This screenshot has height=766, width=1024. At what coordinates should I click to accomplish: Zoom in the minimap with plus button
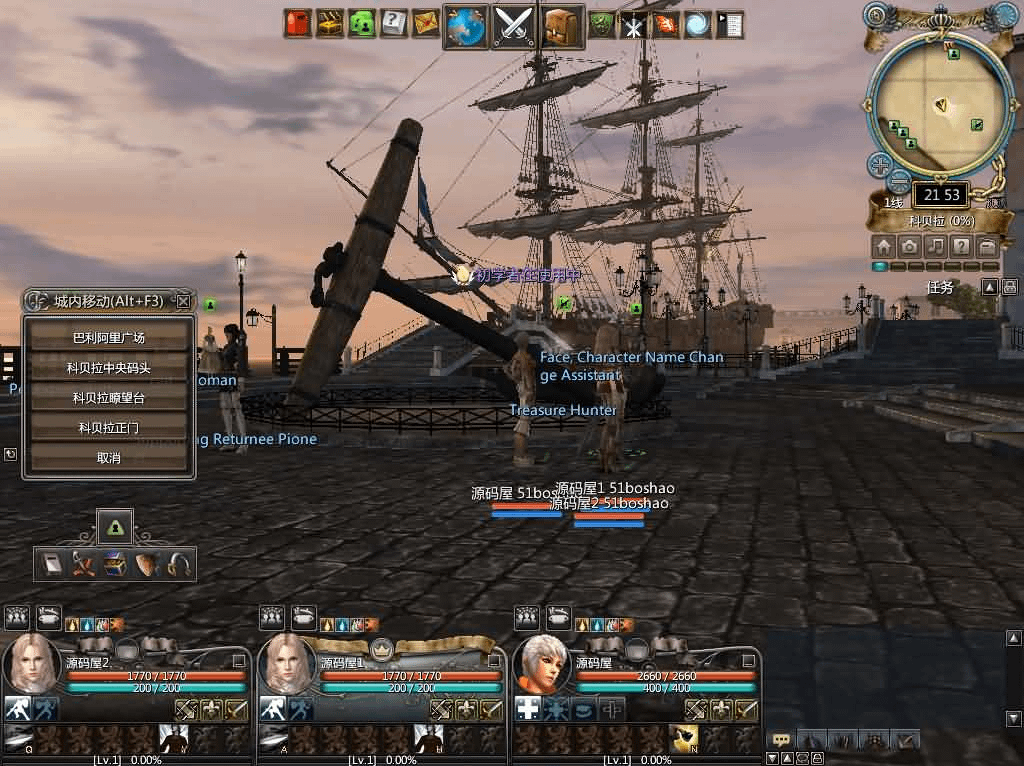point(880,164)
